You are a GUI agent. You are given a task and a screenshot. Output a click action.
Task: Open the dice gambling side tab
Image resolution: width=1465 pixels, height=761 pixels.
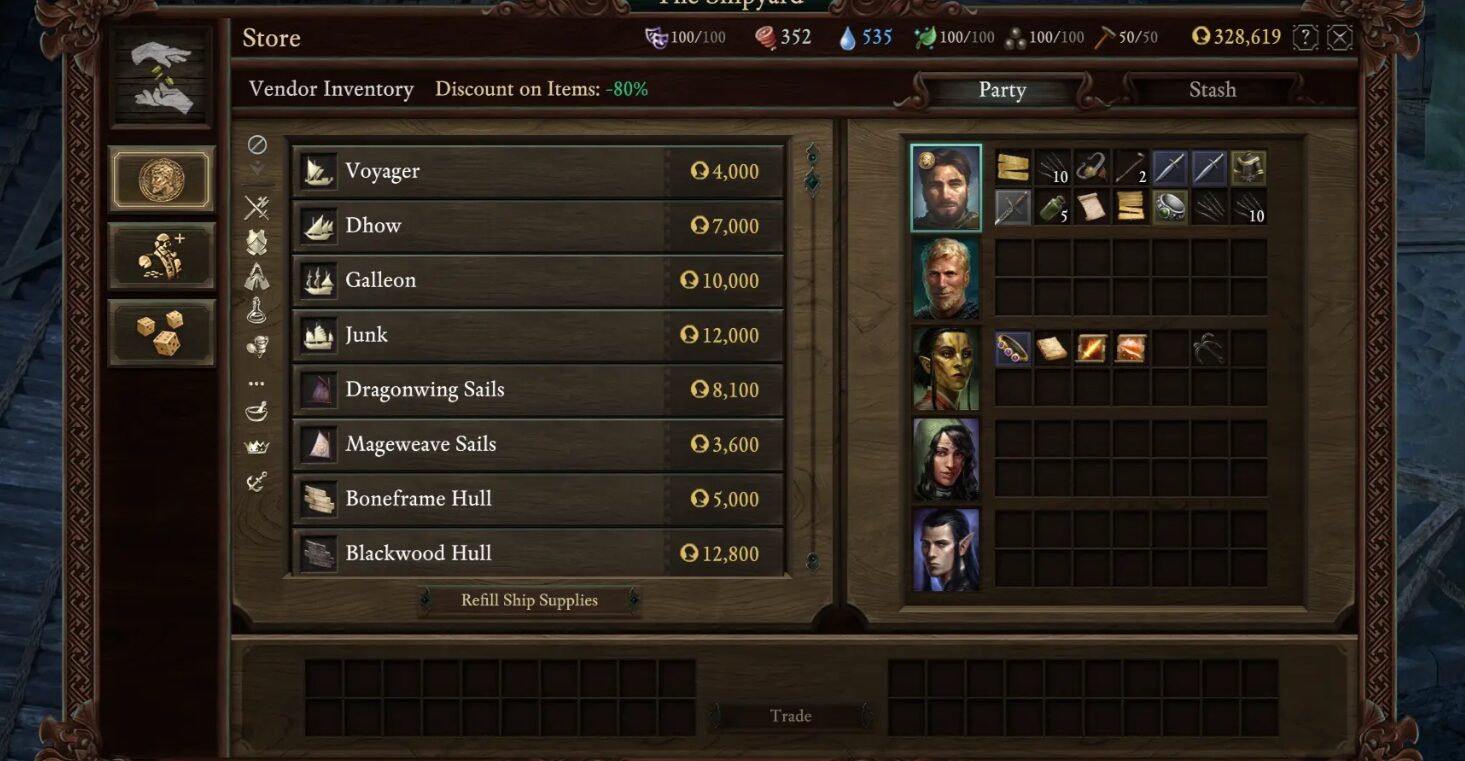(161, 333)
